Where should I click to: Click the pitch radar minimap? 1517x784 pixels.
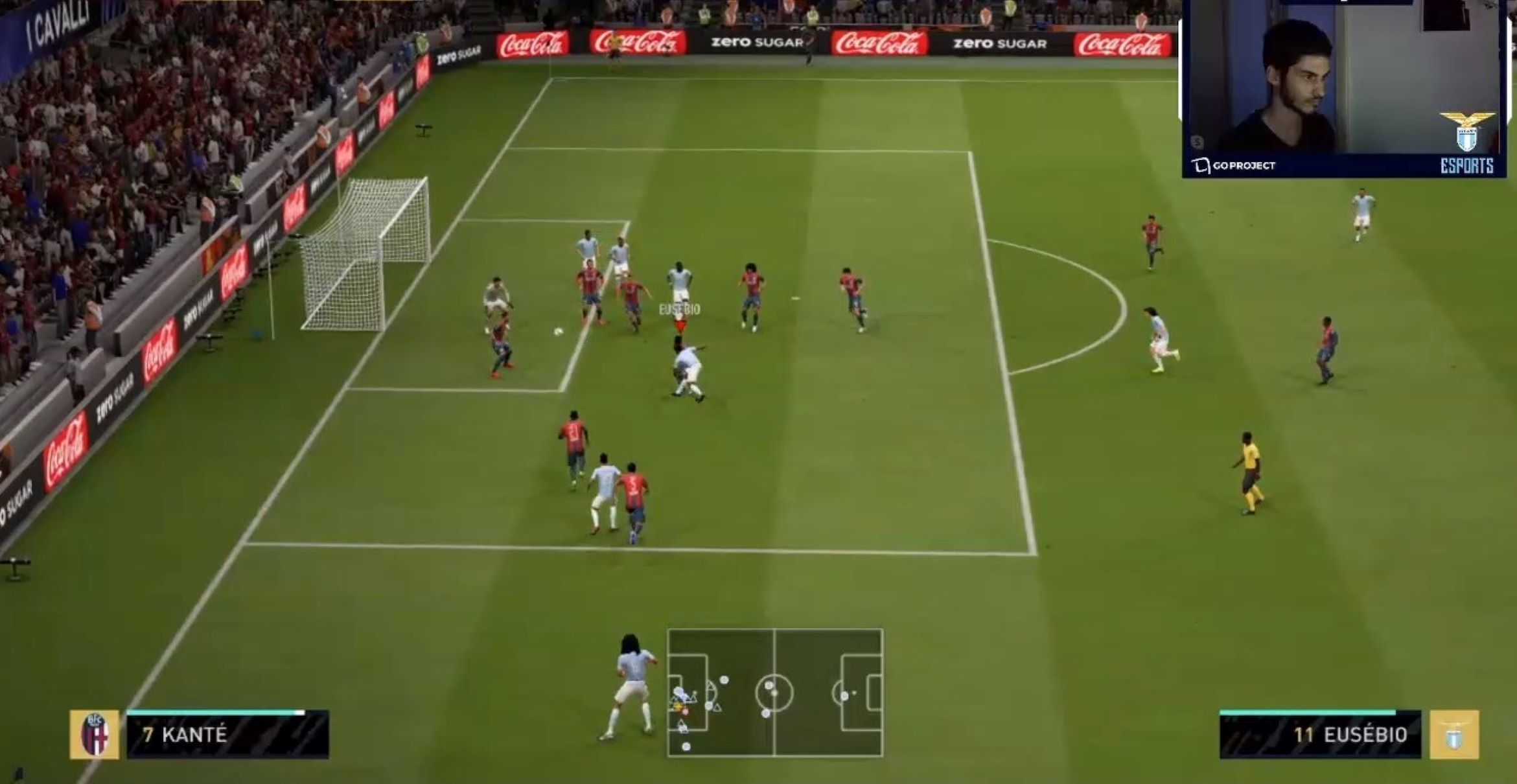click(x=774, y=693)
